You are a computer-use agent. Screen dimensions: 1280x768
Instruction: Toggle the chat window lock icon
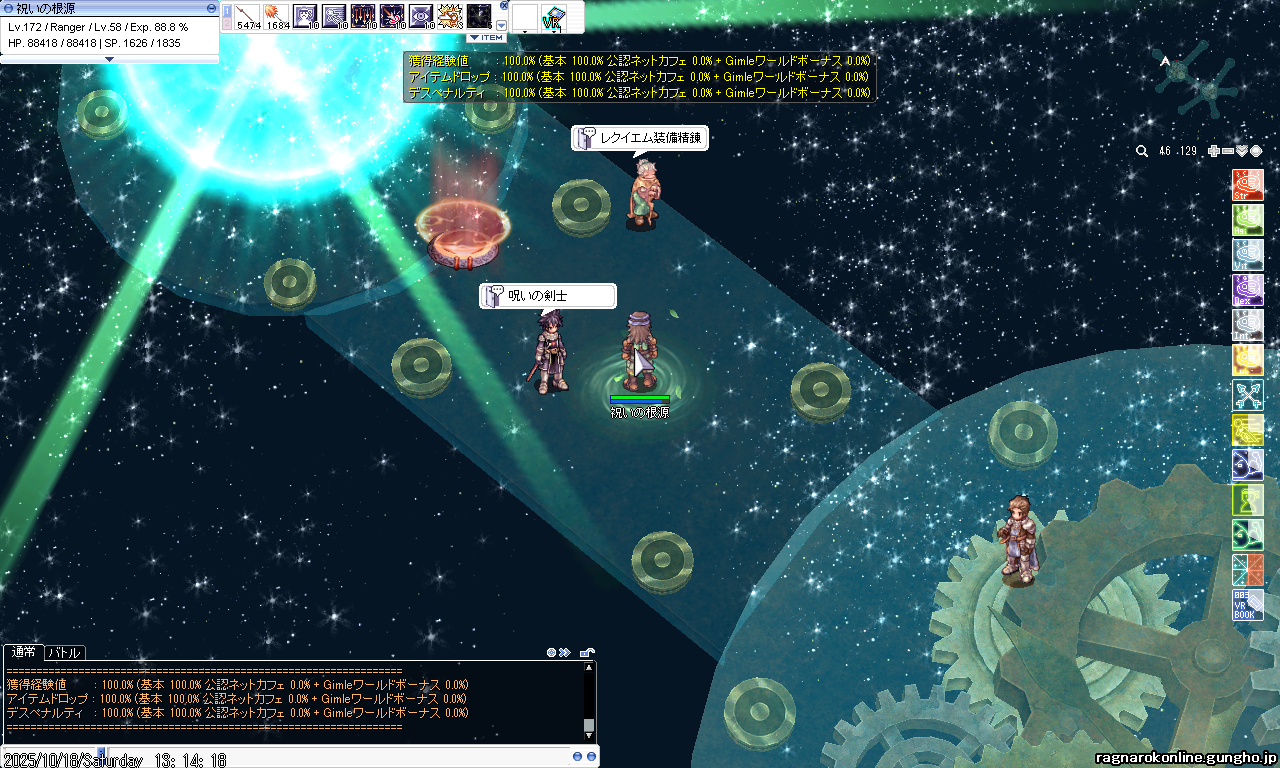tap(588, 653)
